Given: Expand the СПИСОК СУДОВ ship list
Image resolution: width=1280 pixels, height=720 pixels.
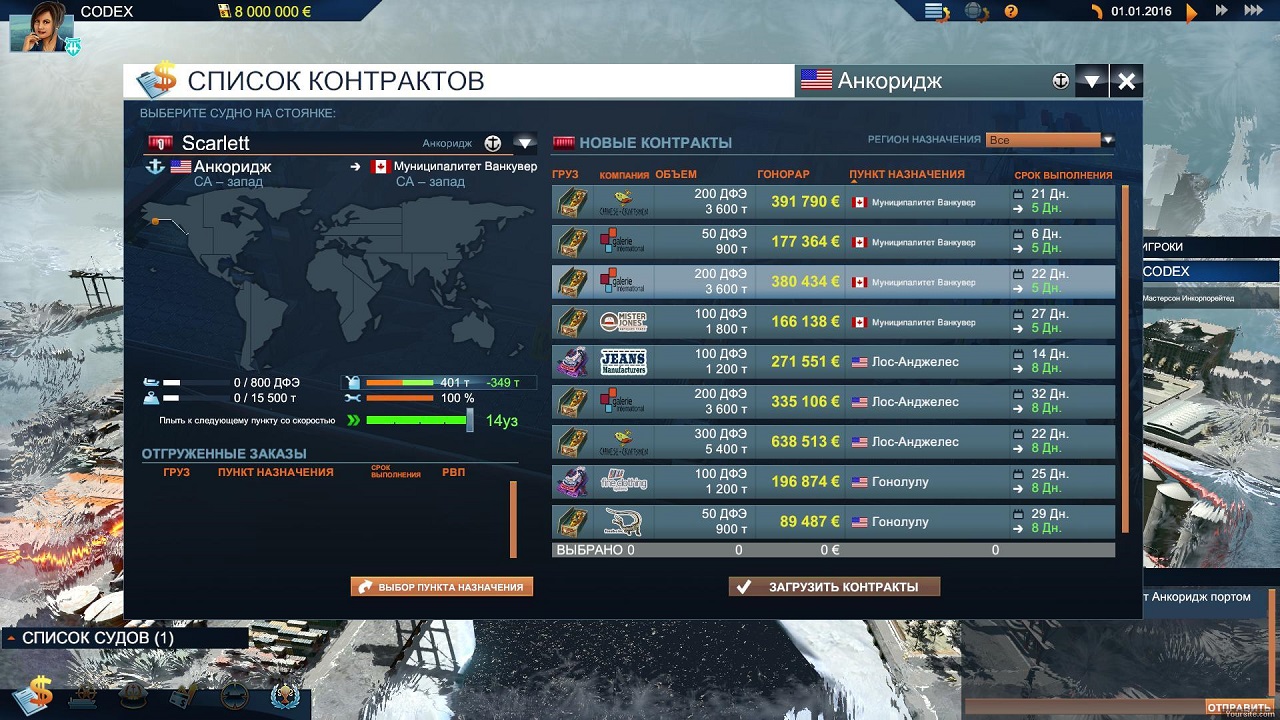Looking at the screenshot, I should (x=13, y=638).
